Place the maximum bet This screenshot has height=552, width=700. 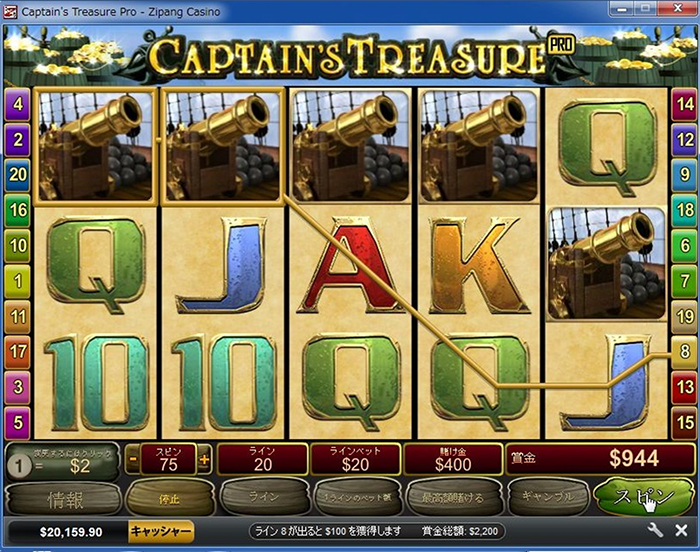451,495
